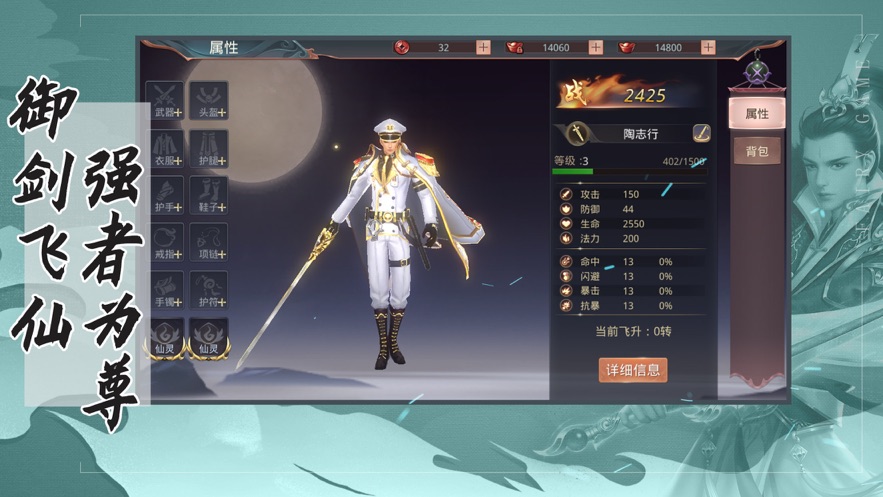Add ingots next to the 14800 balance
Viewport: 883px width, 497px height.
(x=708, y=47)
